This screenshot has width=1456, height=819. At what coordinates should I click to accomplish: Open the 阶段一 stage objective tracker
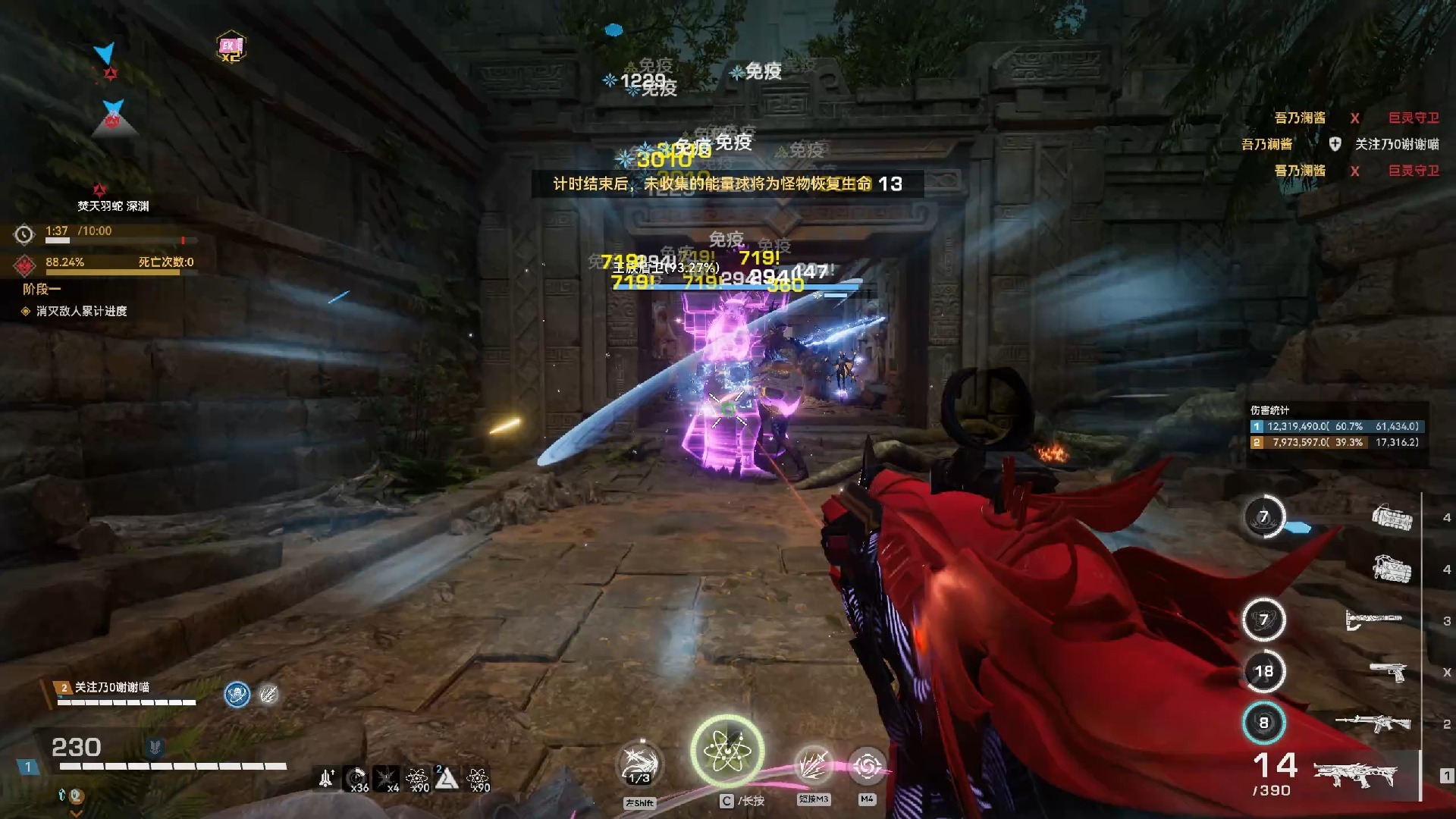[42, 289]
